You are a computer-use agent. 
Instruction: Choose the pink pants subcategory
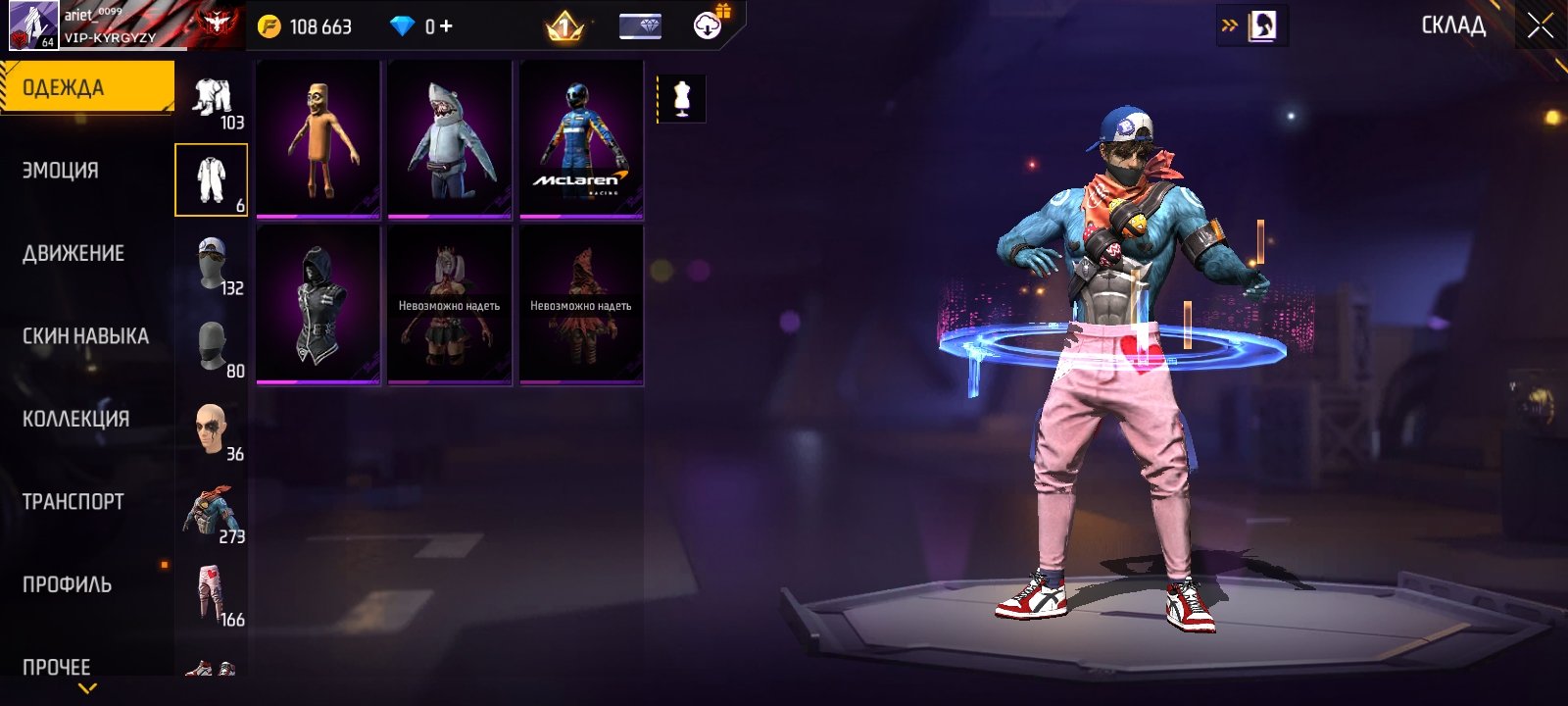212,594
